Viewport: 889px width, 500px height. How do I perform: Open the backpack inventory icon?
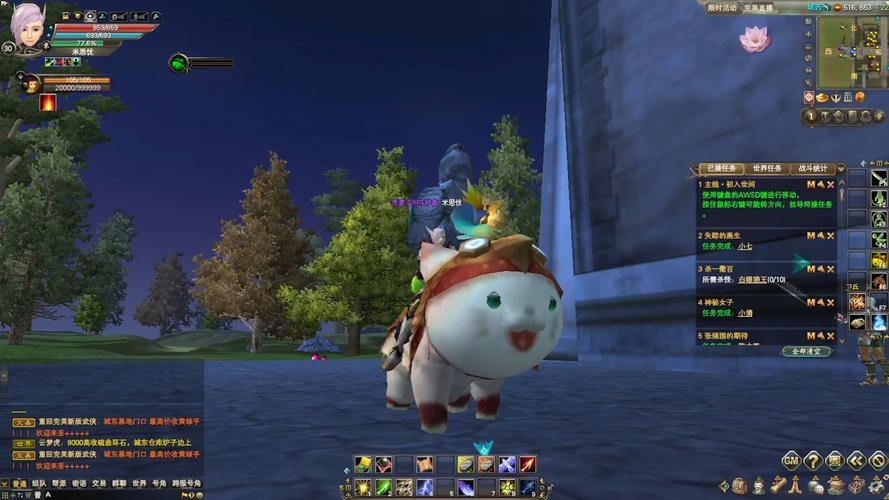coord(738,486)
